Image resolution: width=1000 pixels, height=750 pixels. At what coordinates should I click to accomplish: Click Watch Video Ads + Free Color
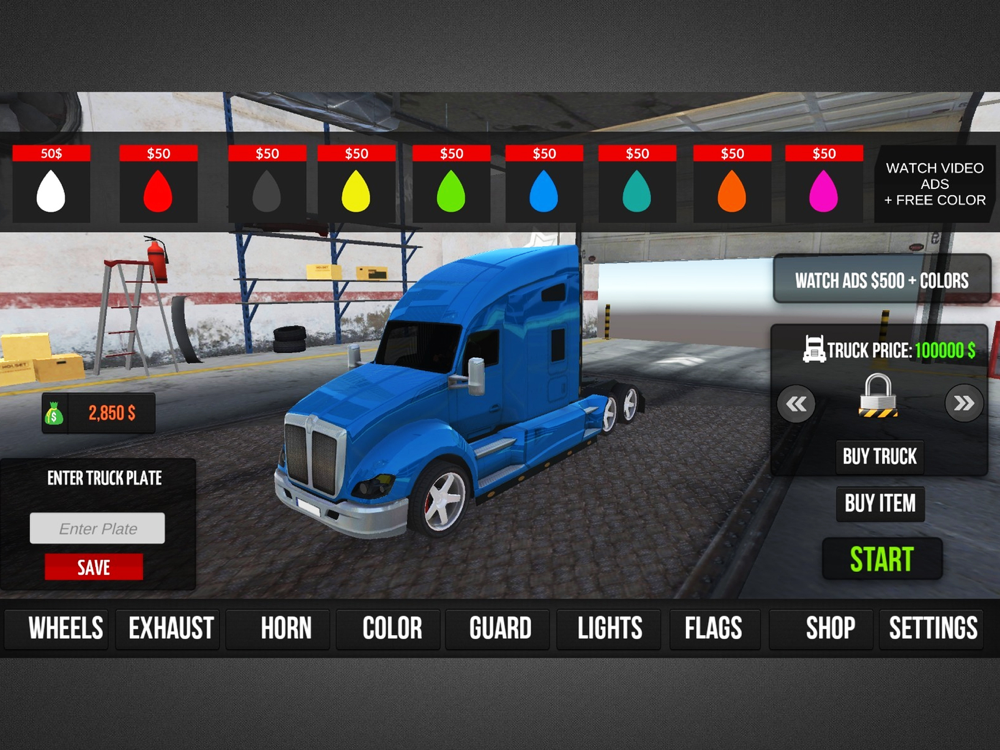point(934,184)
